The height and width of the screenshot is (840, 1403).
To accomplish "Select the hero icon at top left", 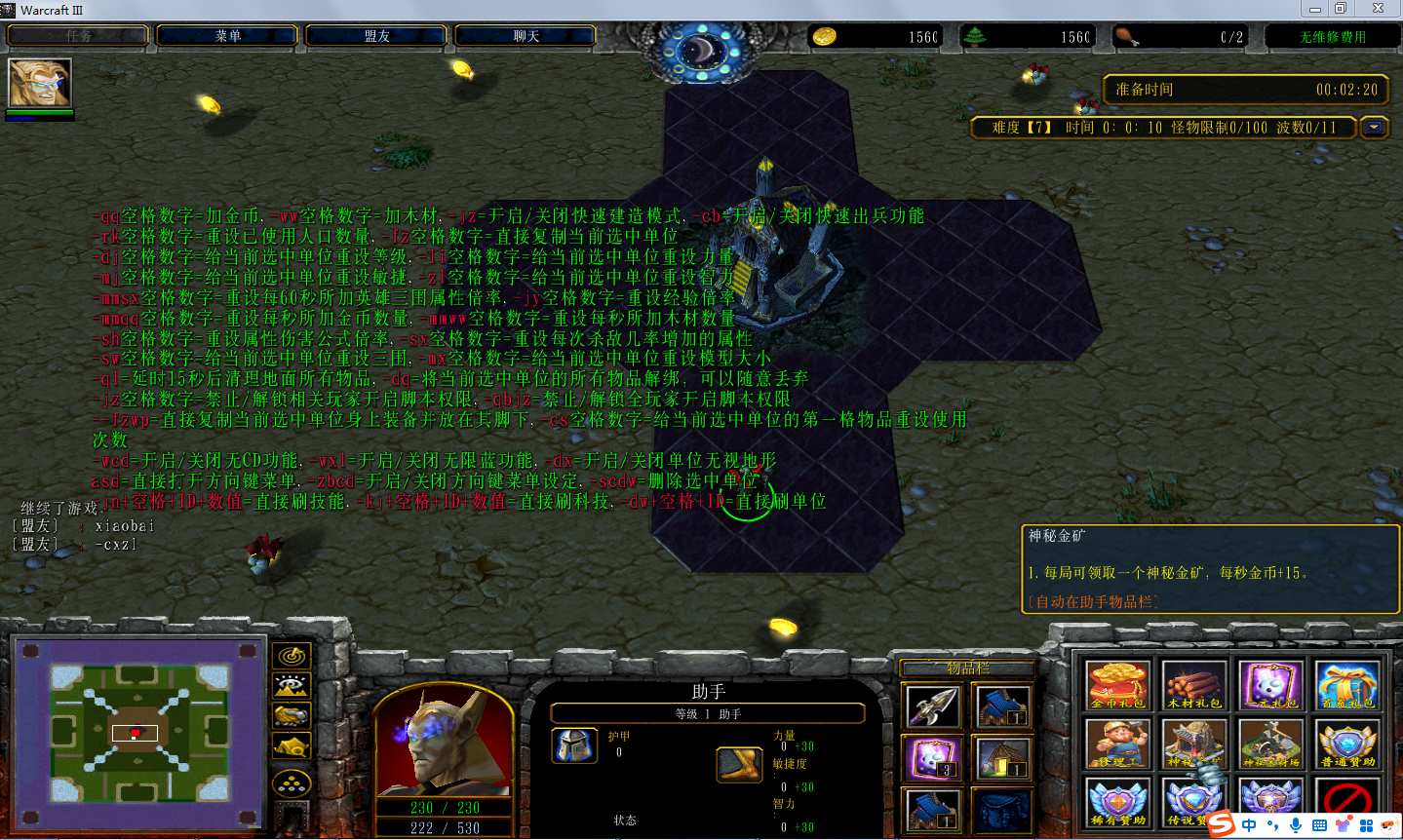I will click(x=39, y=83).
